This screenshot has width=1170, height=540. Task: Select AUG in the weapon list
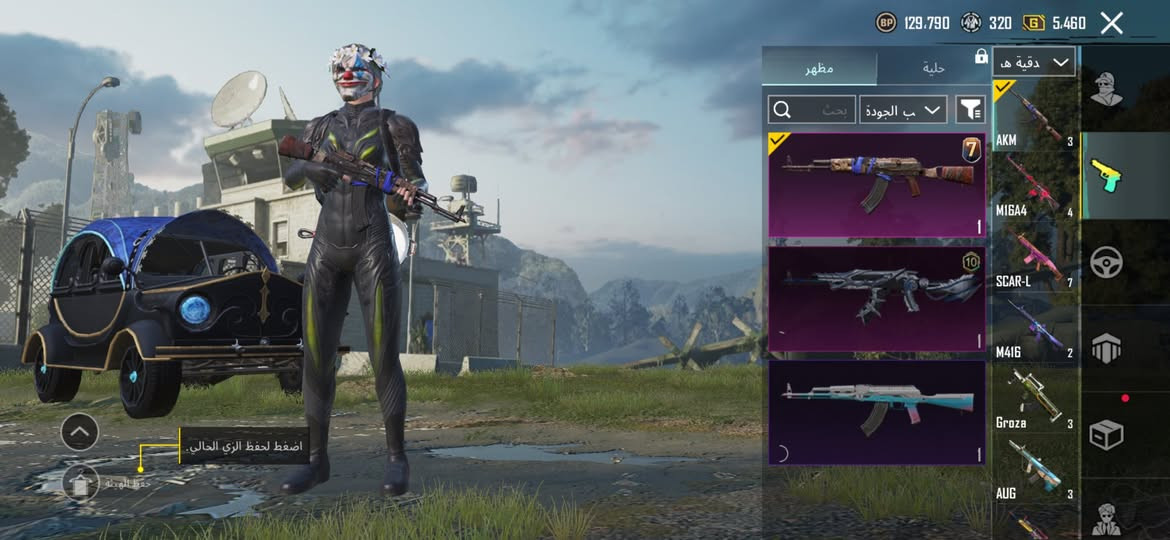[1035, 469]
